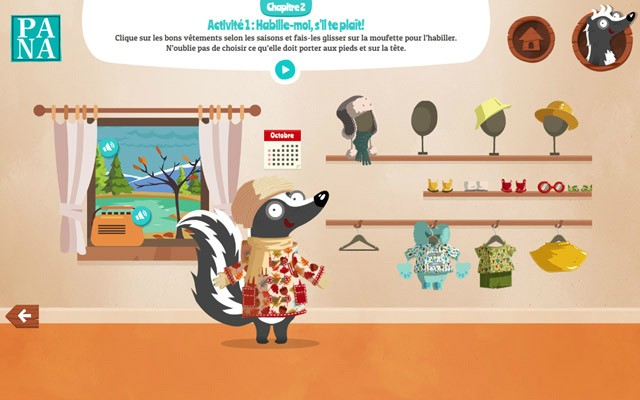
Task: Click the PANA logo
Action: coord(36,38)
